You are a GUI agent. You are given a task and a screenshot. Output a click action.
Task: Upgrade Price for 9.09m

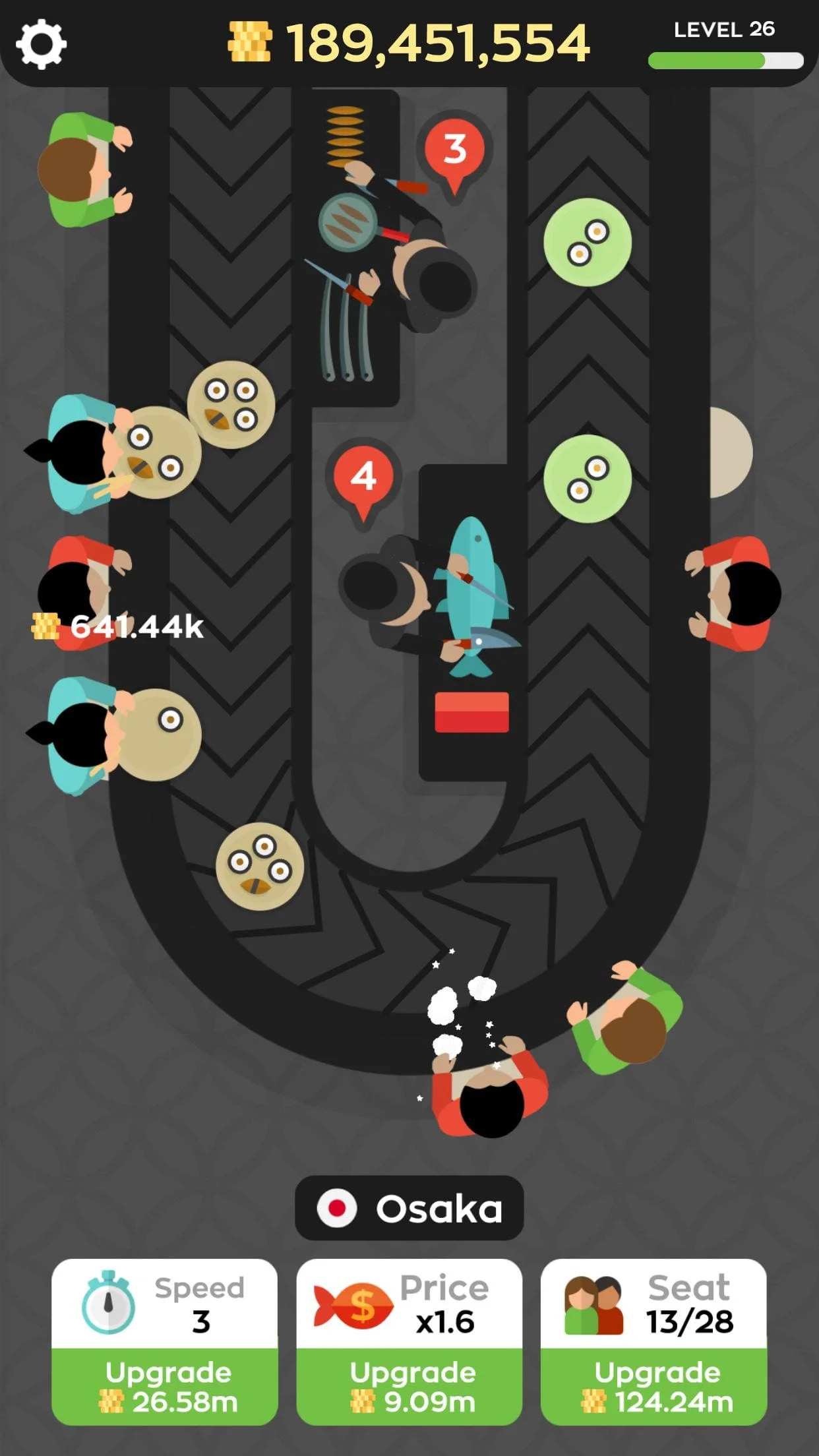coord(409,1386)
